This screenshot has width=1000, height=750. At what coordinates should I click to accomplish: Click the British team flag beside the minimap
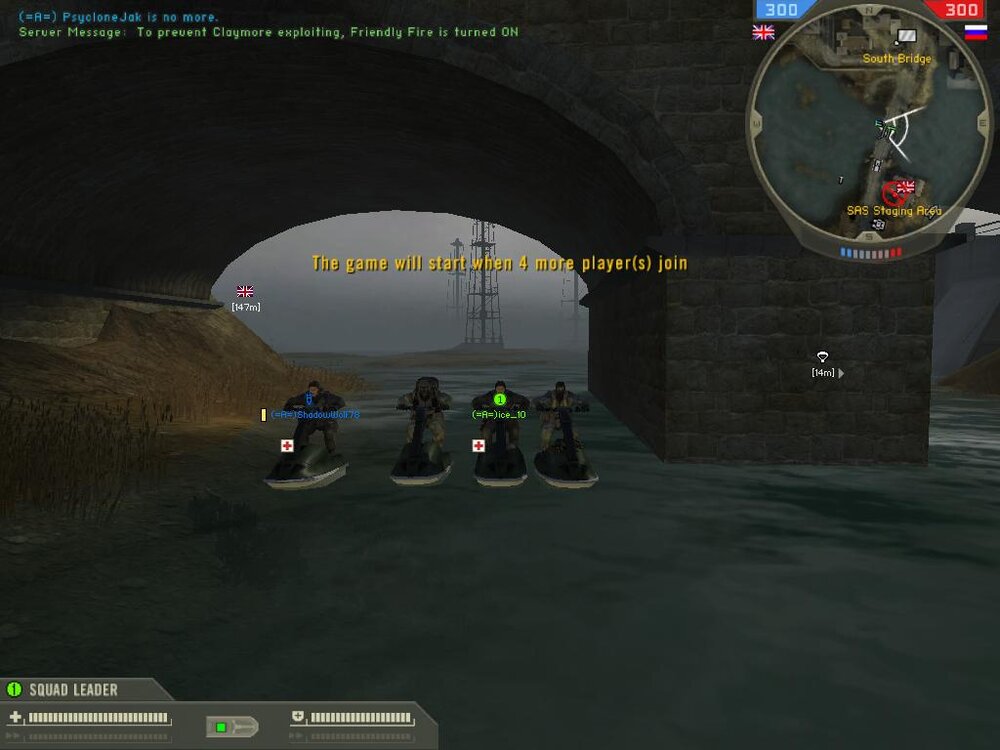point(763,32)
